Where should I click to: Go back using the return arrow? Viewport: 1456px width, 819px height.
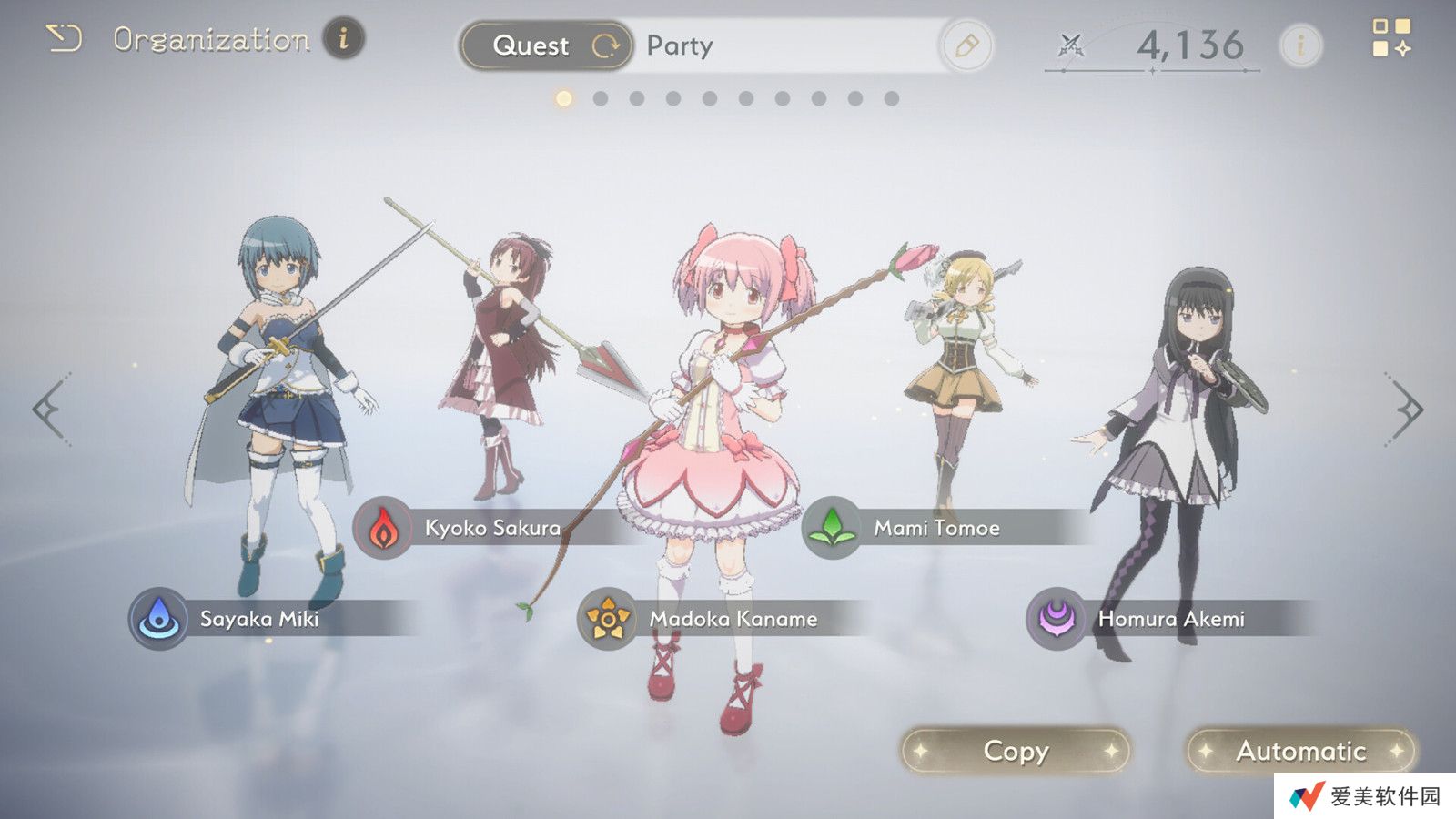tap(64, 39)
